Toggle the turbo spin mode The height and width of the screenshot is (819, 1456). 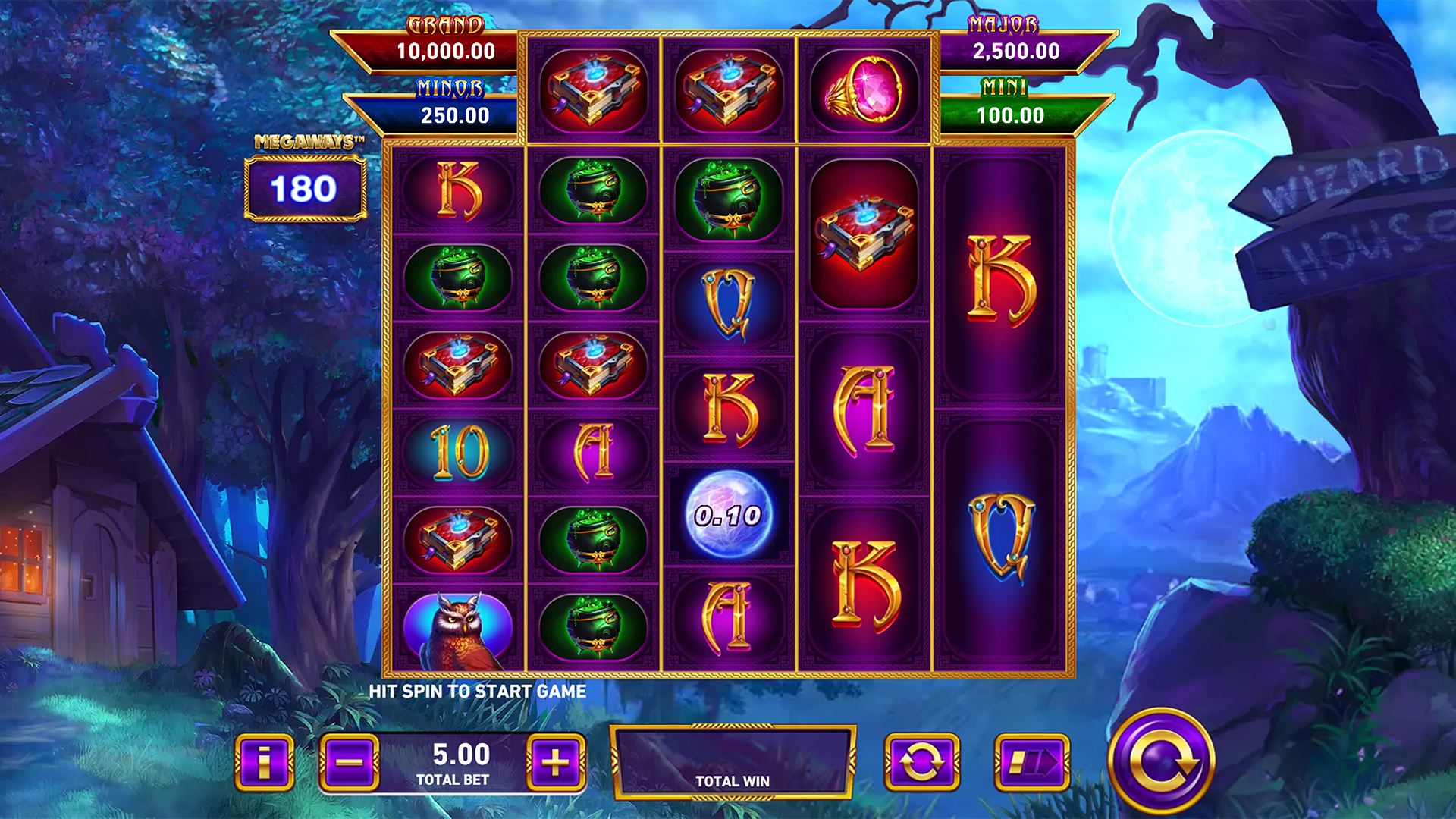click(x=1031, y=762)
